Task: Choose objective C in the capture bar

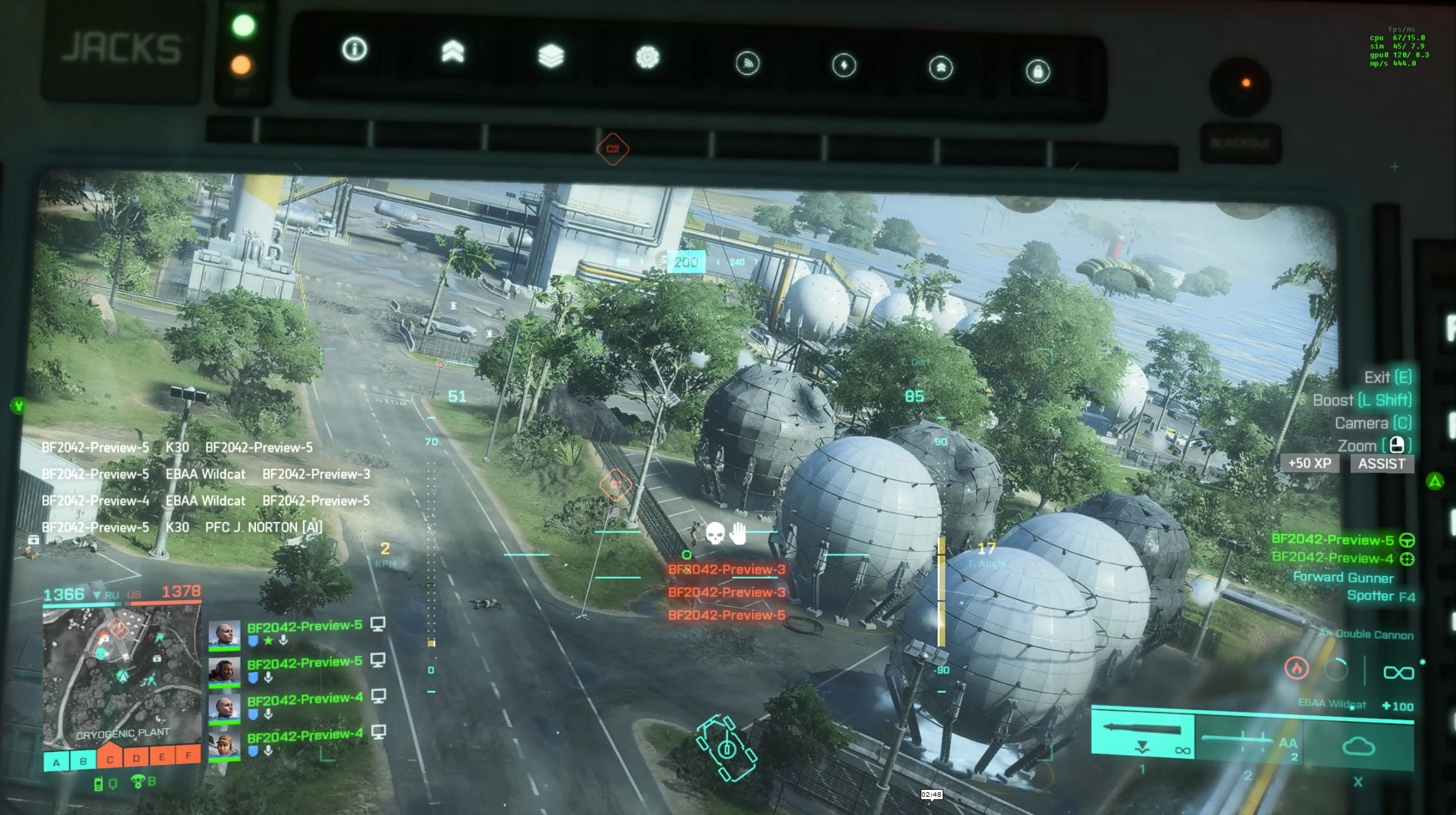Action: pyautogui.click(x=110, y=759)
